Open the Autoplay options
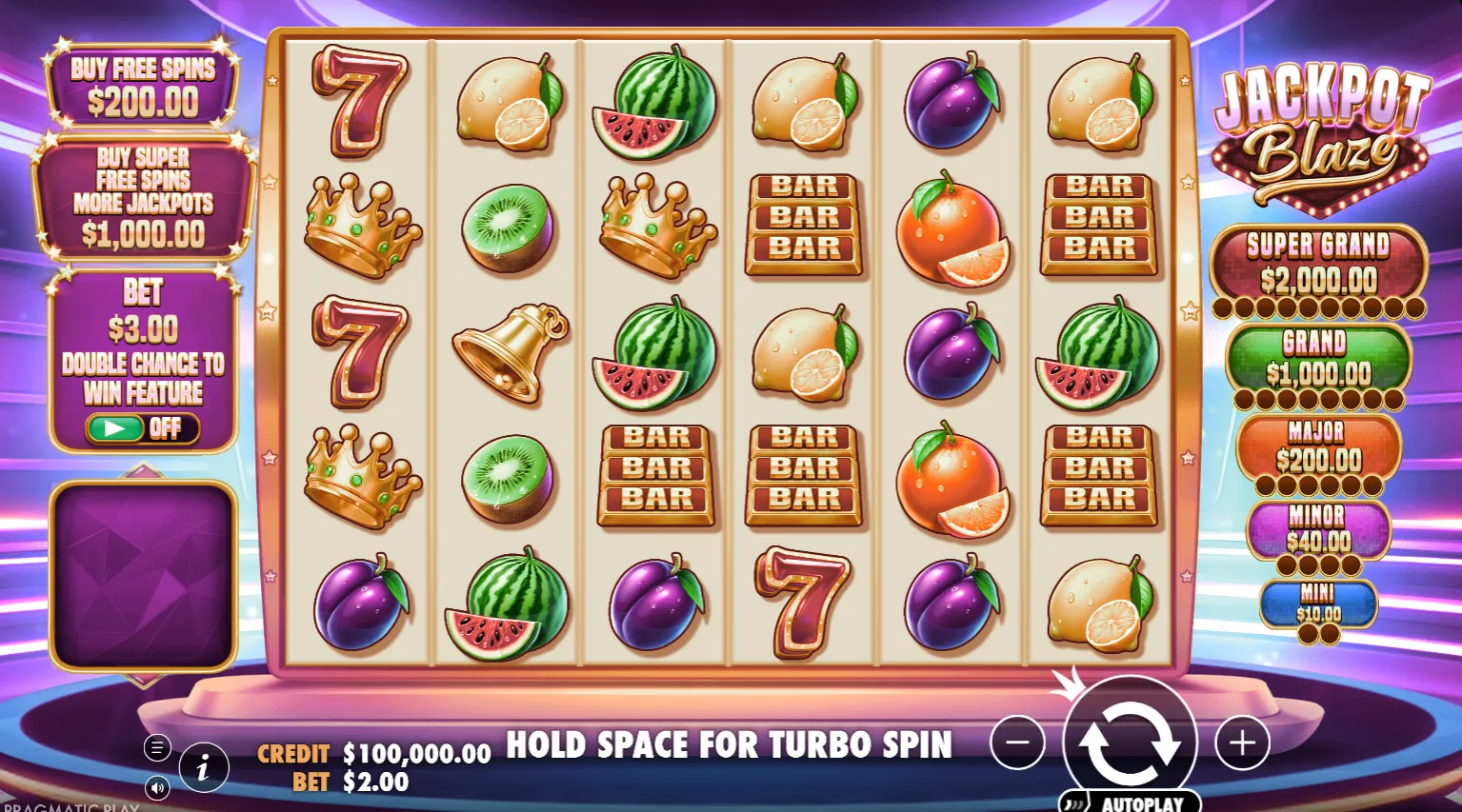Viewport: 1462px width, 812px height. point(1132,802)
